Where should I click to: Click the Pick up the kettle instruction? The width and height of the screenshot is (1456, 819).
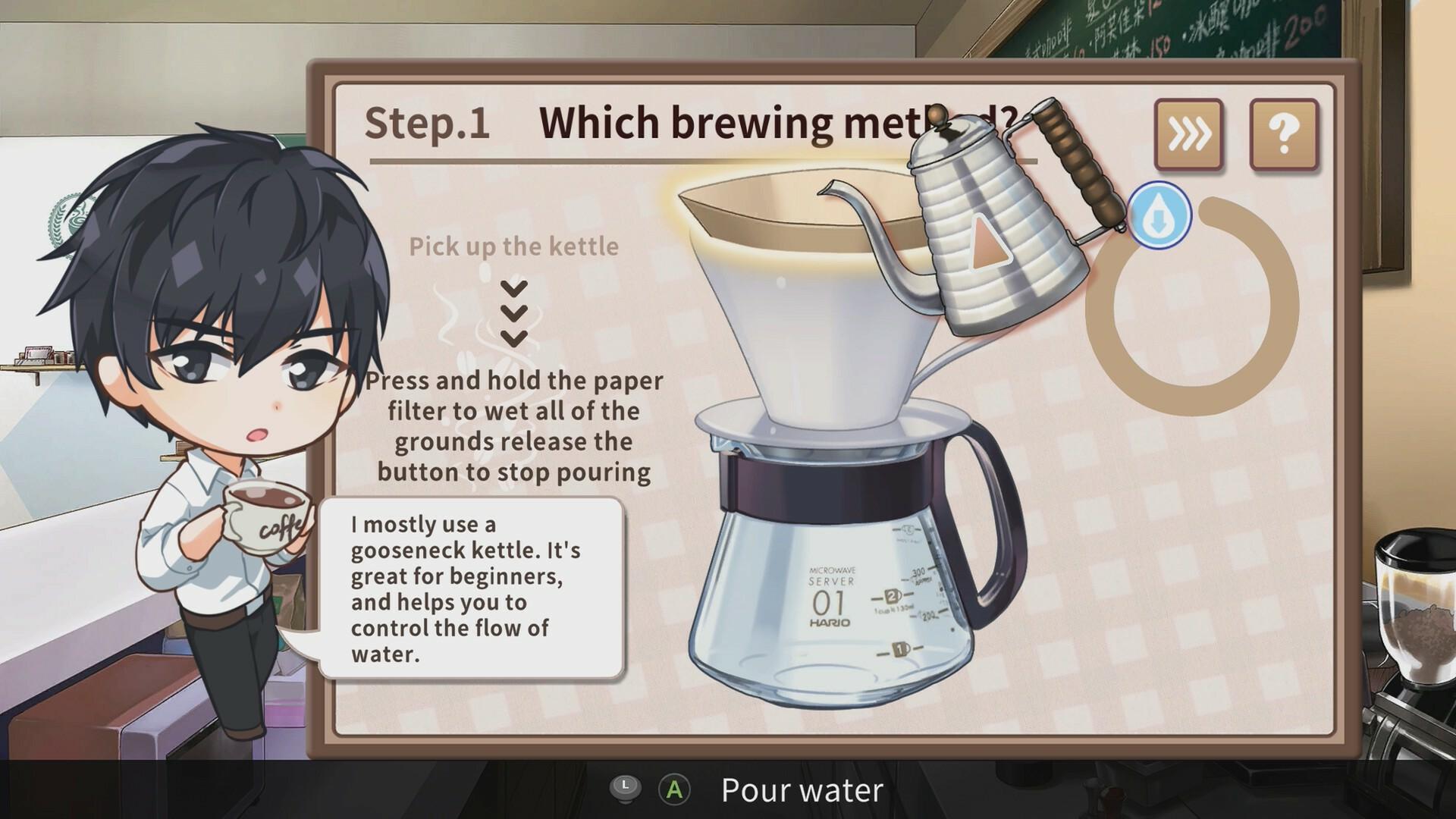point(513,245)
